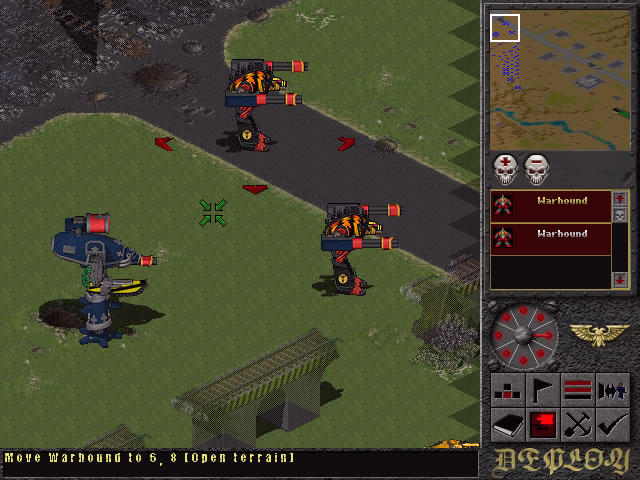Screen dimensions: 640x480
Task: Click the battlefield minimap
Action: [560, 80]
